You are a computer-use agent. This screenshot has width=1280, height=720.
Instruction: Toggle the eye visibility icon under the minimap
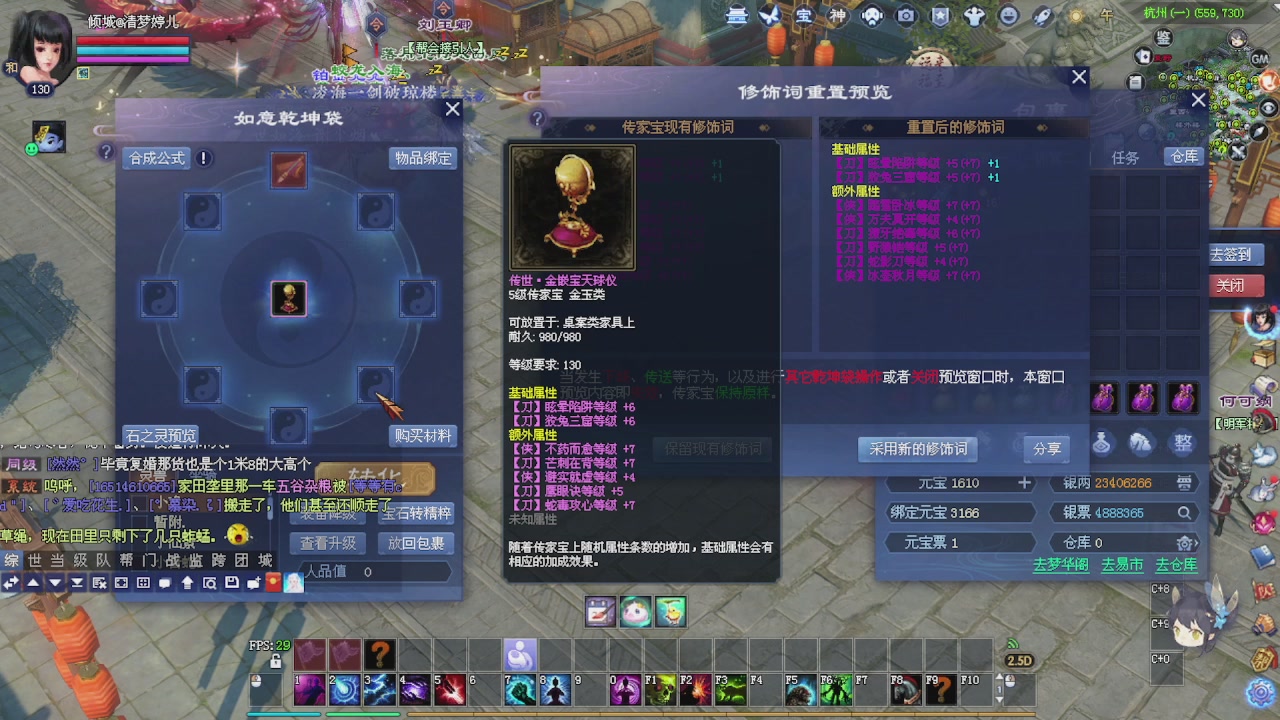click(1267, 107)
